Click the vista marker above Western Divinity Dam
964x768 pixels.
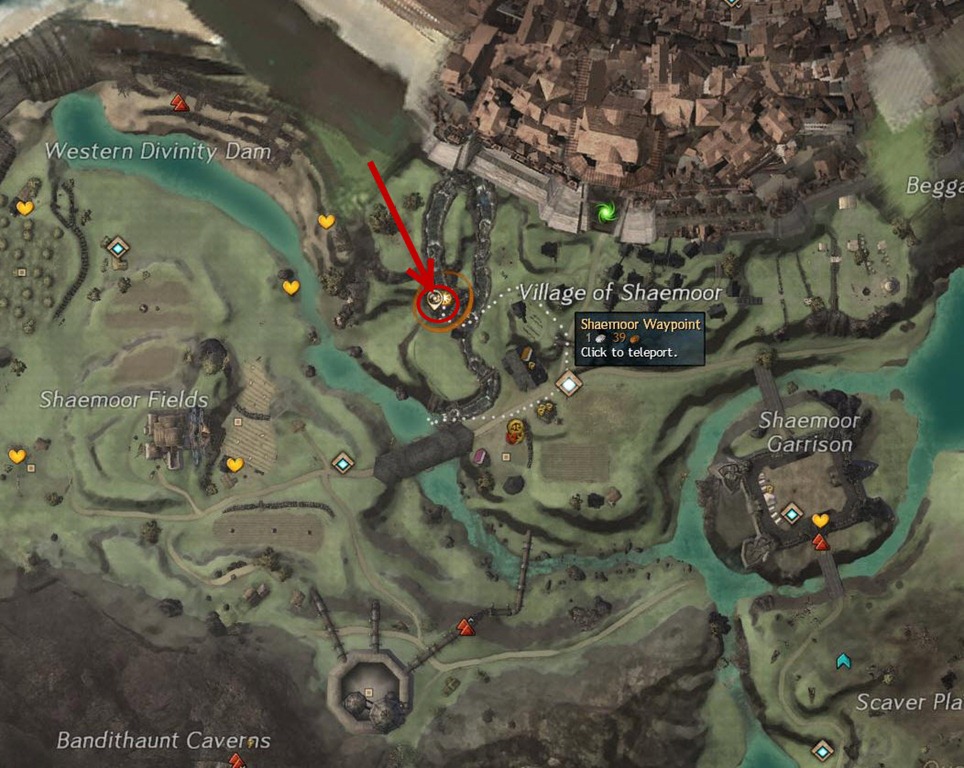(x=179, y=102)
